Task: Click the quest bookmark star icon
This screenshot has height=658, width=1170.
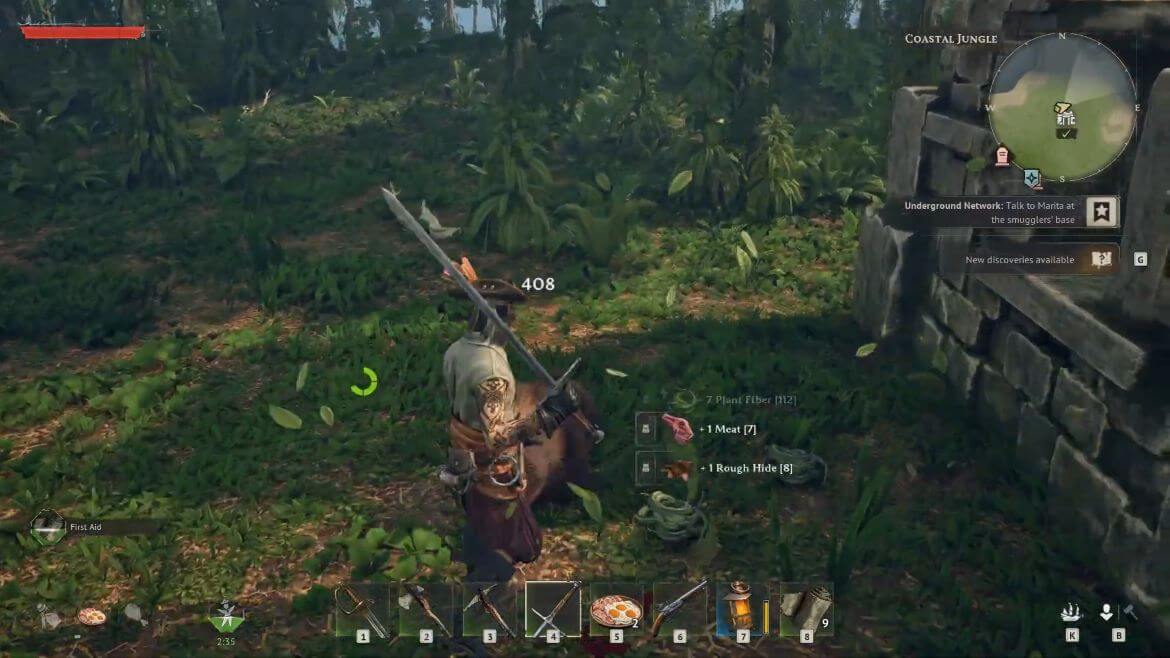Action: (x=1102, y=212)
